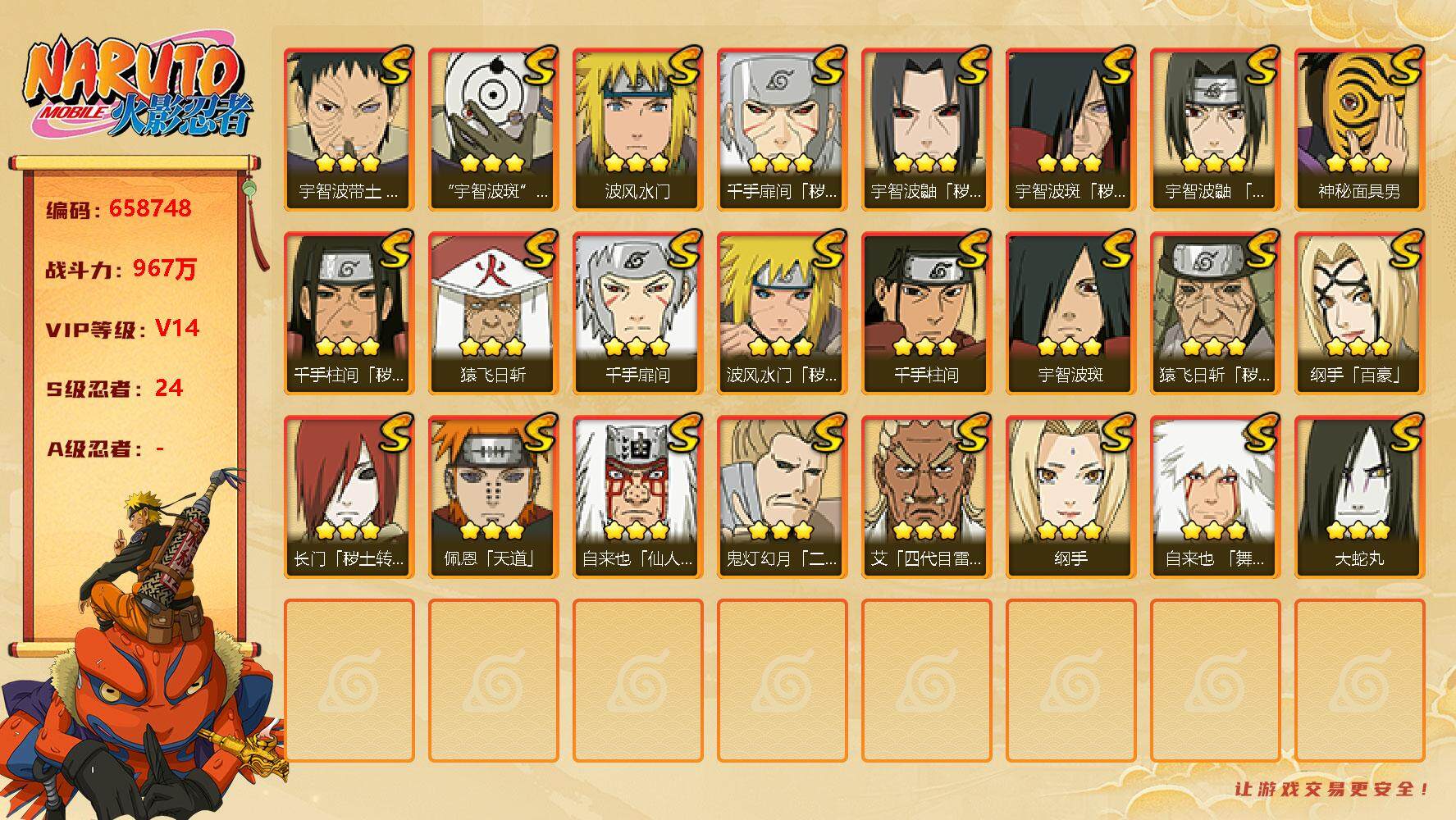Select the 猿飞日斩 Hokage hat card
1456x820 pixels.
click(x=493, y=313)
